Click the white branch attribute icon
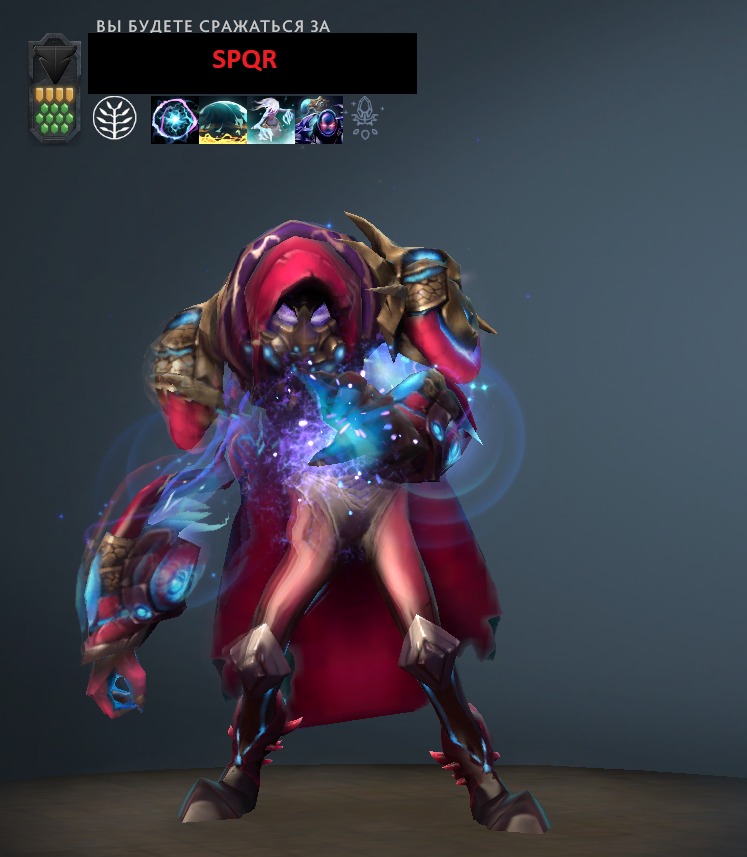The width and height of the screenshot is (747, 857). (x=113, y=119)
